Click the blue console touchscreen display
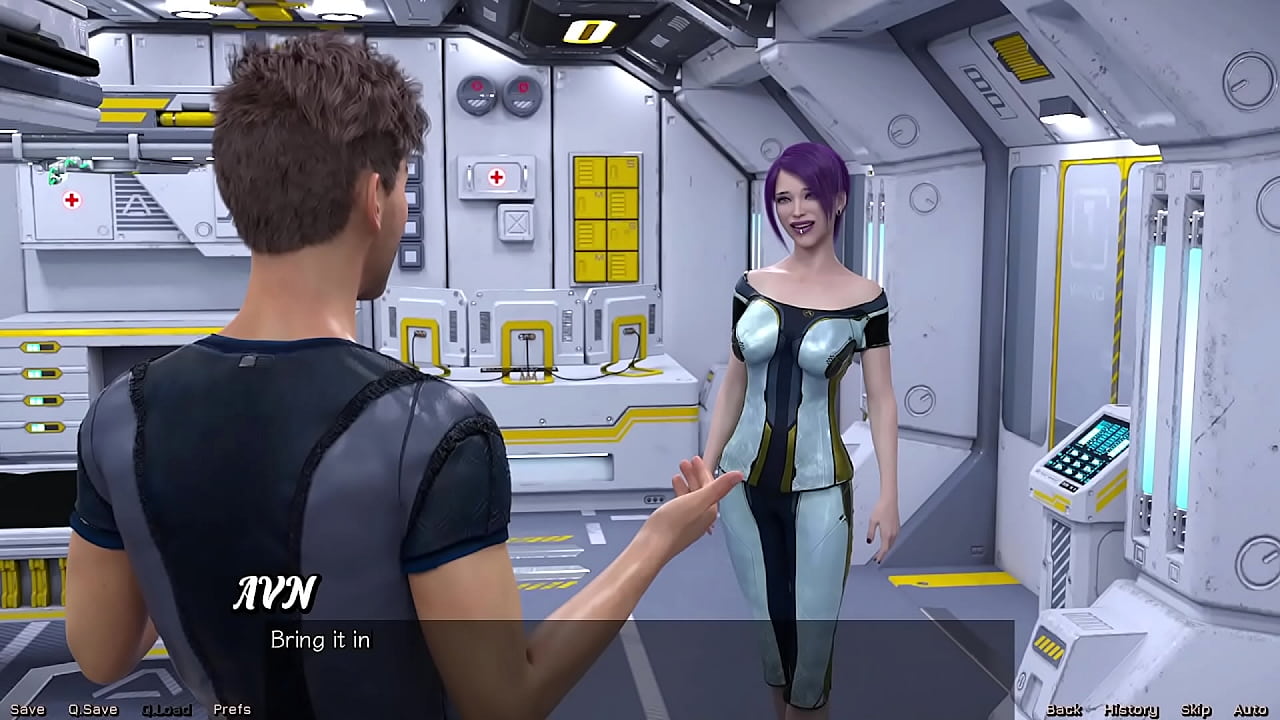1280x720 pixels. tap(1085, 444)
